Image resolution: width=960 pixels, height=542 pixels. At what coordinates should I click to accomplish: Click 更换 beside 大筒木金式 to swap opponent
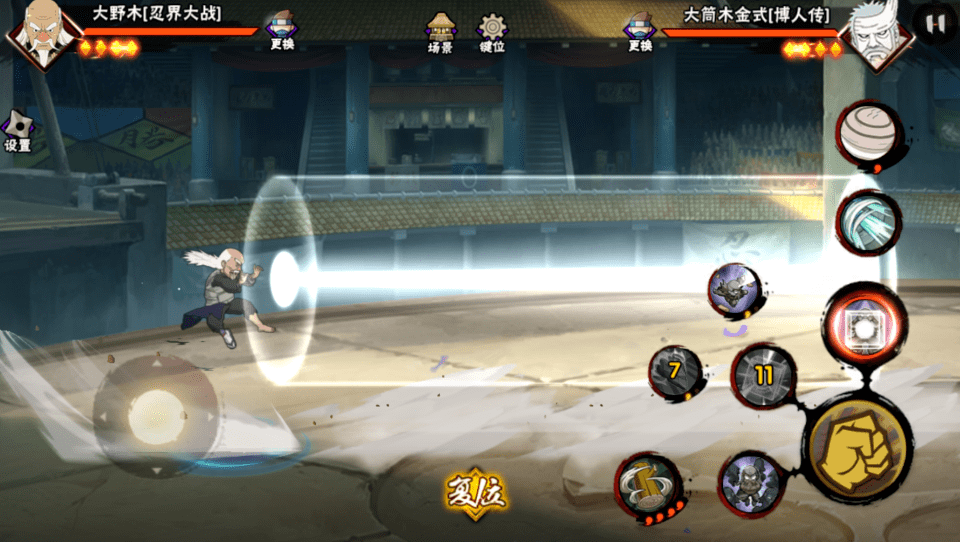[639, 32]
